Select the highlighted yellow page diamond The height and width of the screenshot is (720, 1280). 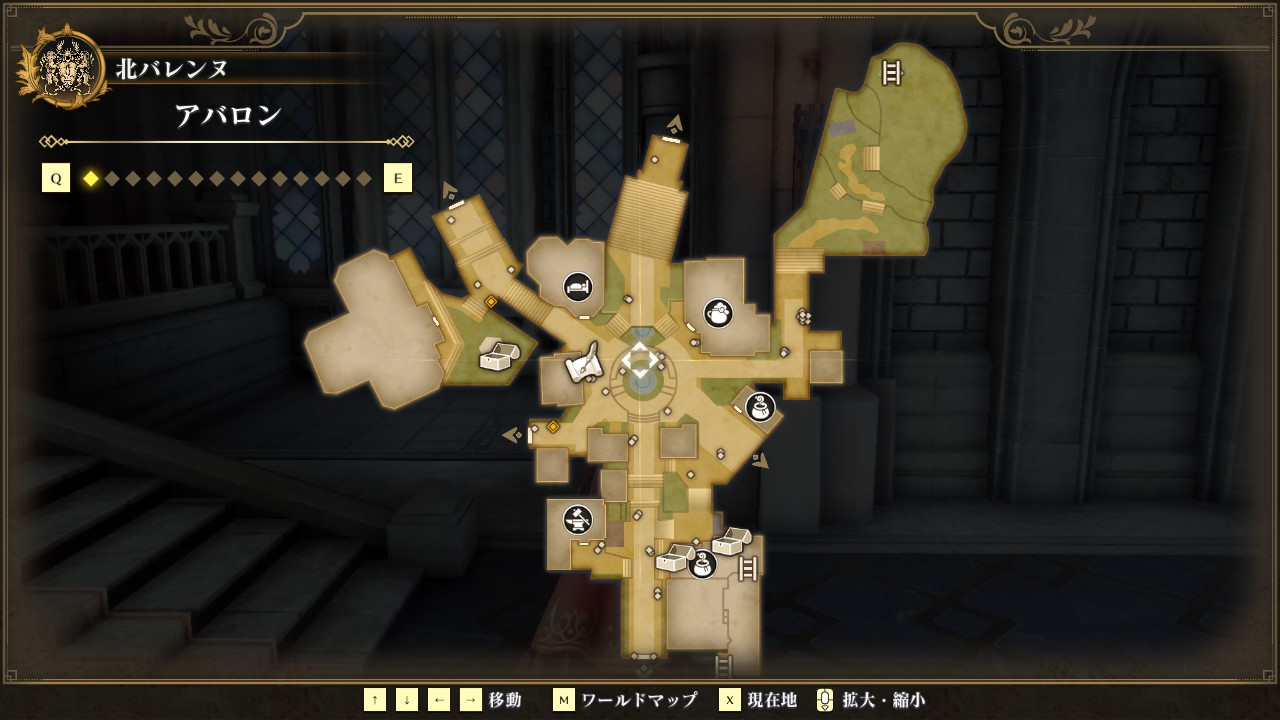91,179
